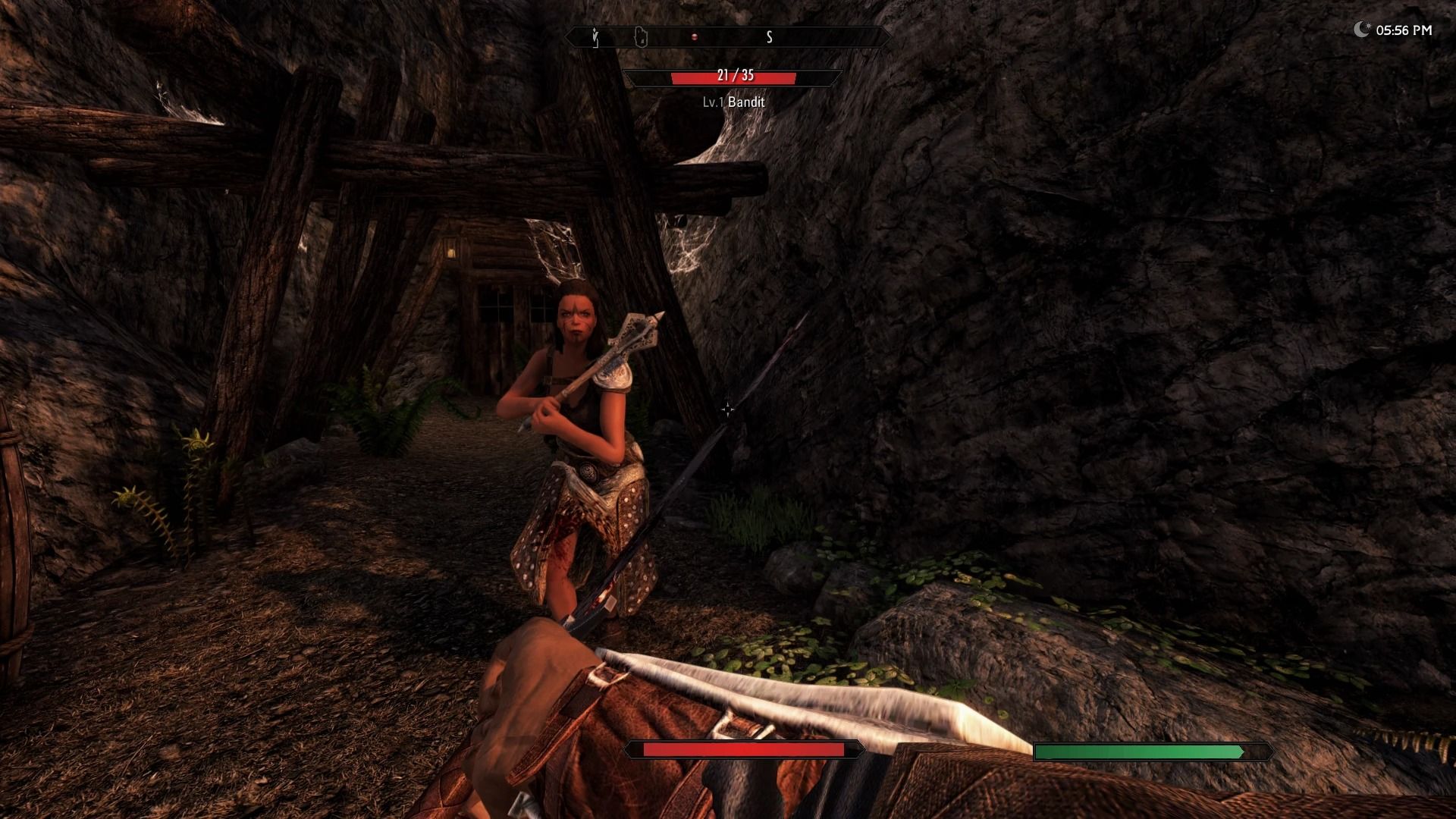The image size is (1456, 819).
Task: Click the green stamina bar
Action: point(1141,750)
